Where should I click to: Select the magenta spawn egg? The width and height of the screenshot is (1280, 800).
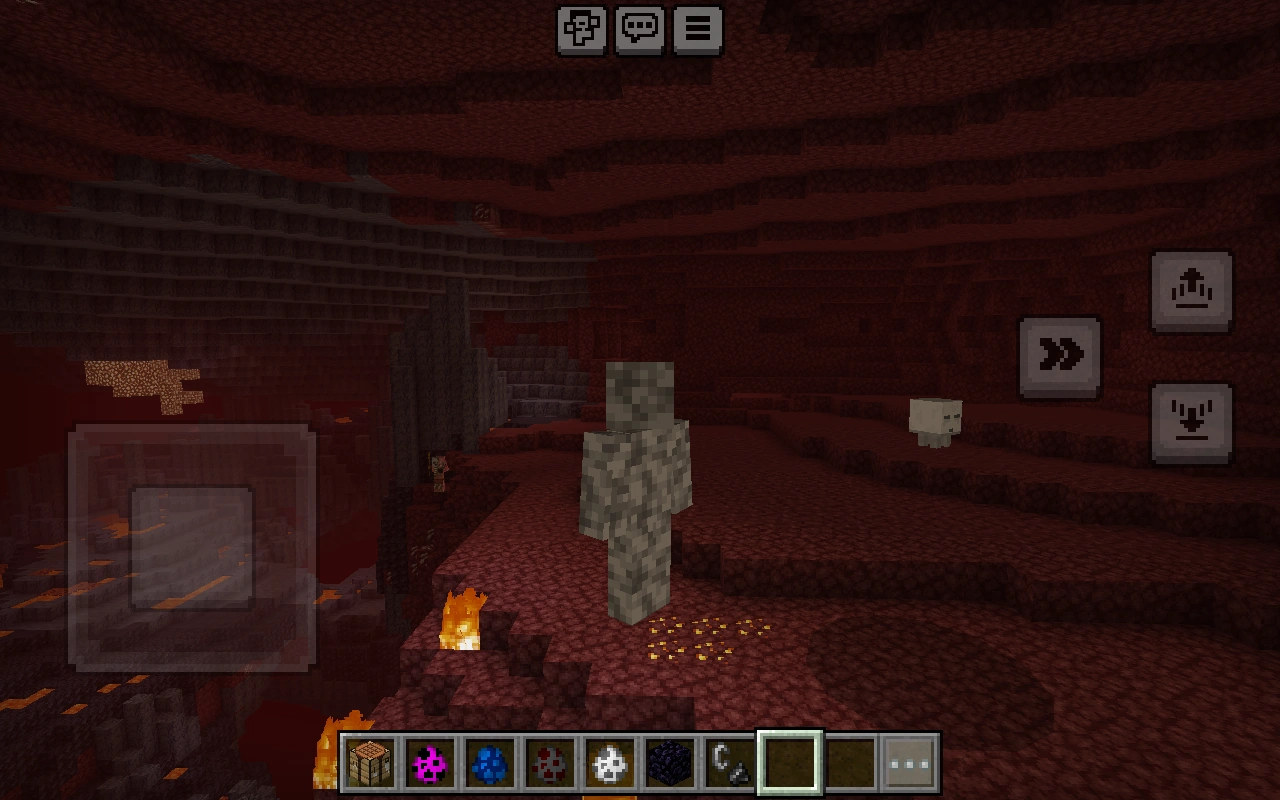pos(431,763)
